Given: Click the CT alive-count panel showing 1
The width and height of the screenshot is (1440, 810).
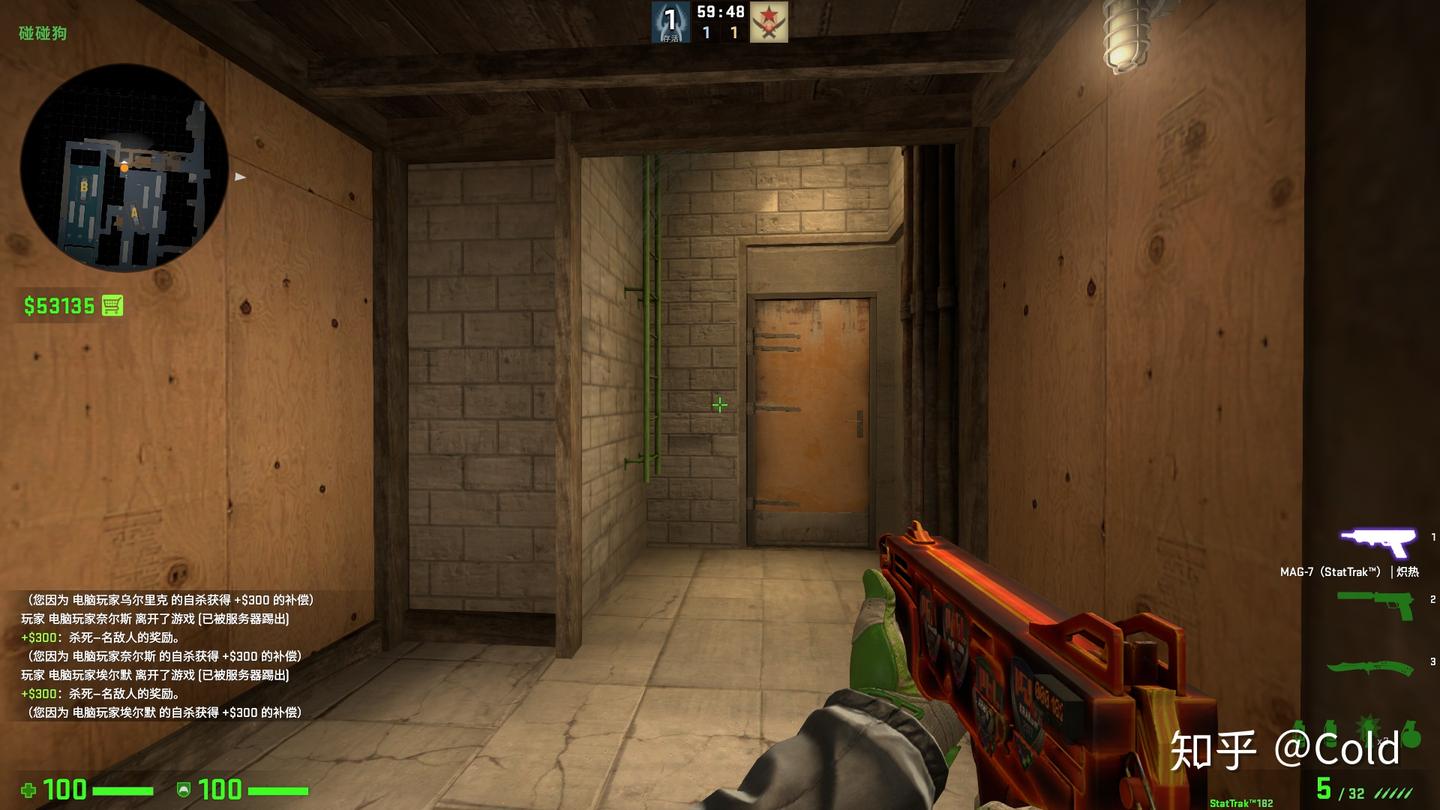Looking at the screenshot, I should click(x=670, y=20).
